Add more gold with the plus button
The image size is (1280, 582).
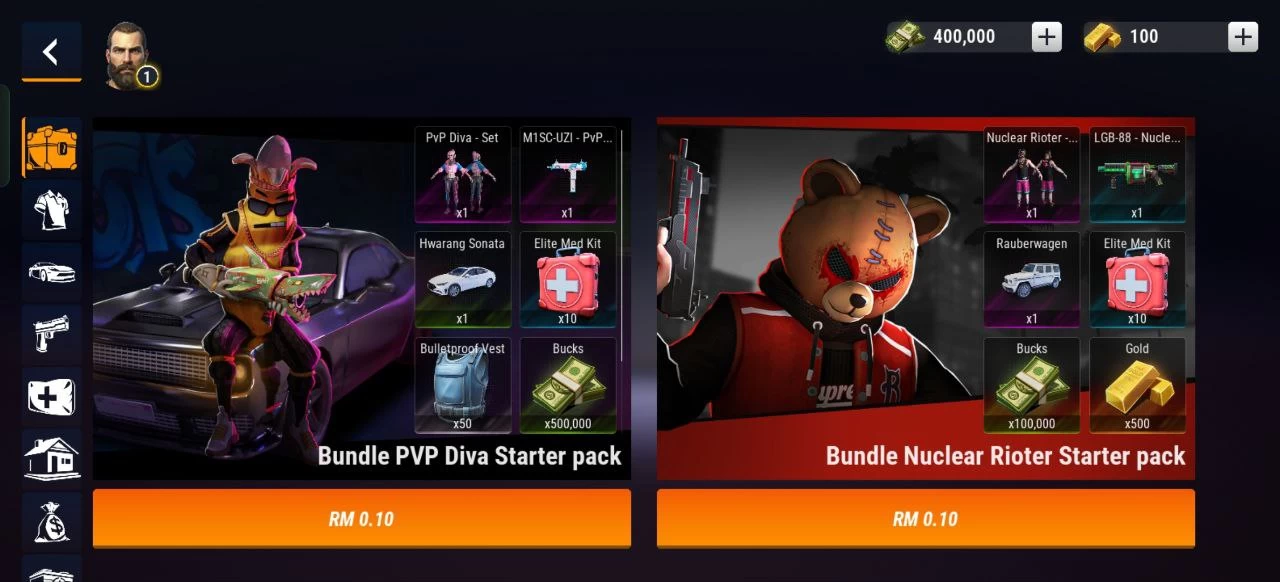(x=1243, y=37)
